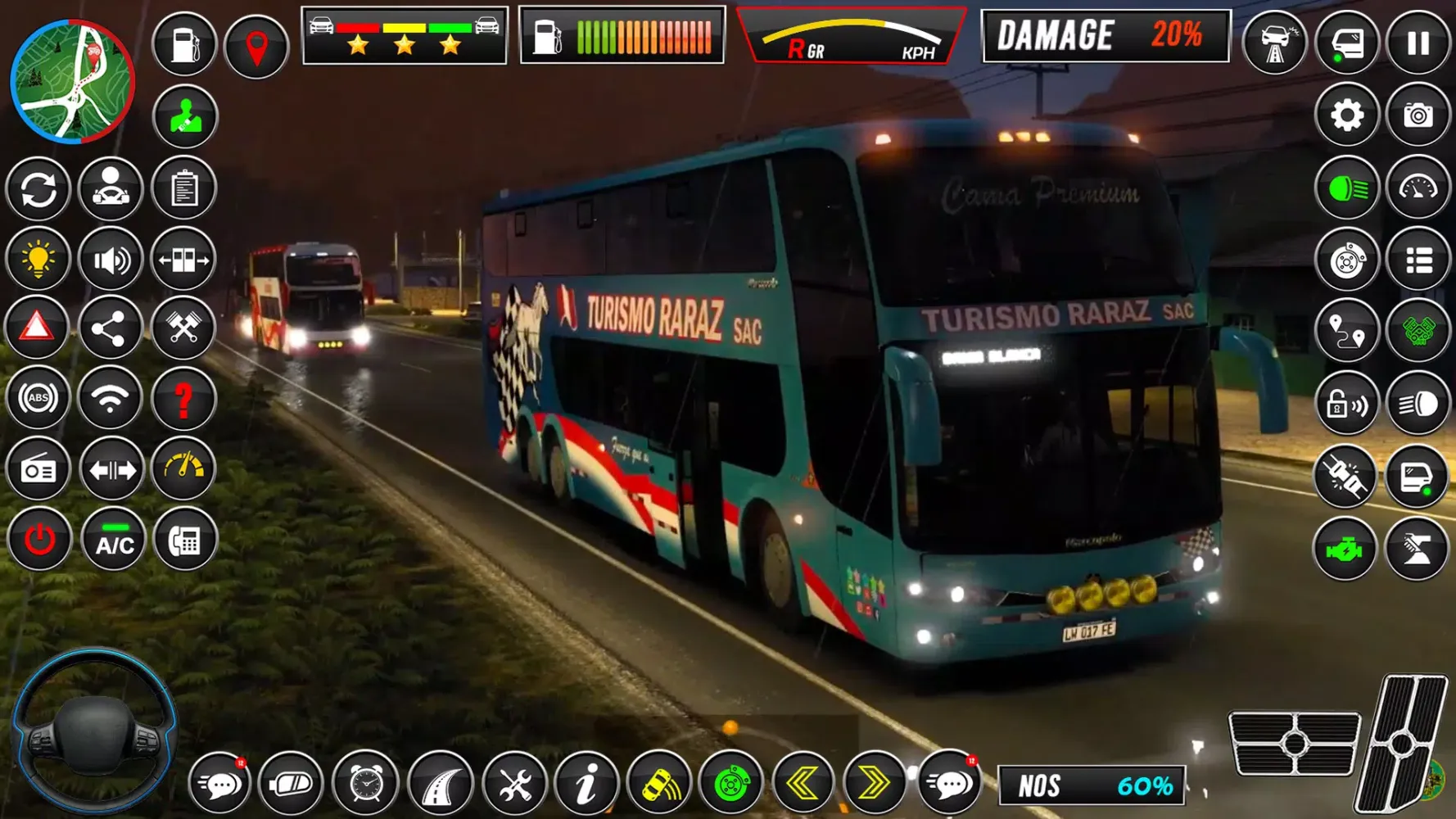Viewport: 1456px width, 819px height.
Task: Turn on the hazard warning triangle
Action: (x=38, y=327)
